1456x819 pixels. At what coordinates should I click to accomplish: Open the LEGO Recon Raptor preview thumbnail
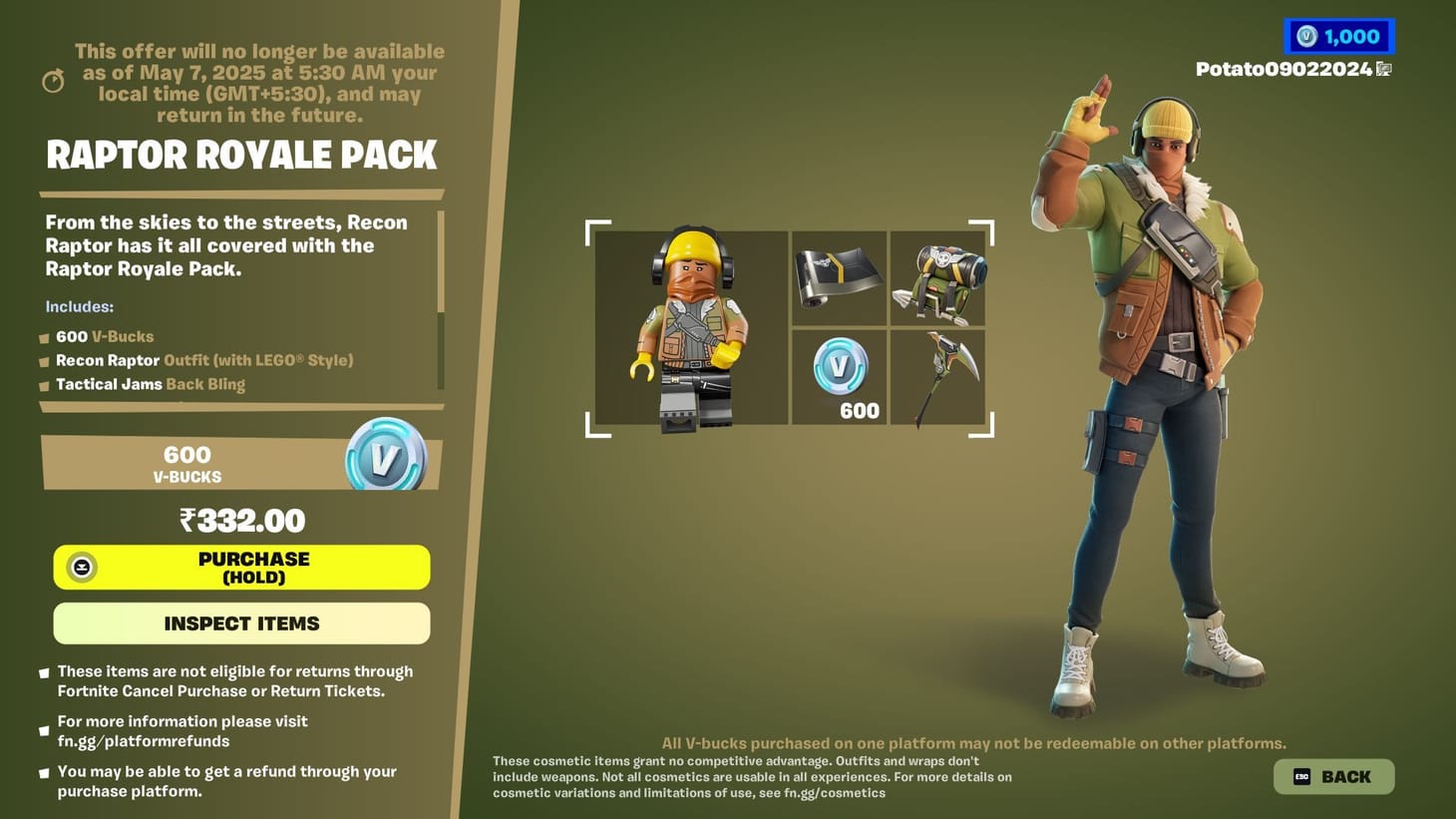click(x=691, y=329)
